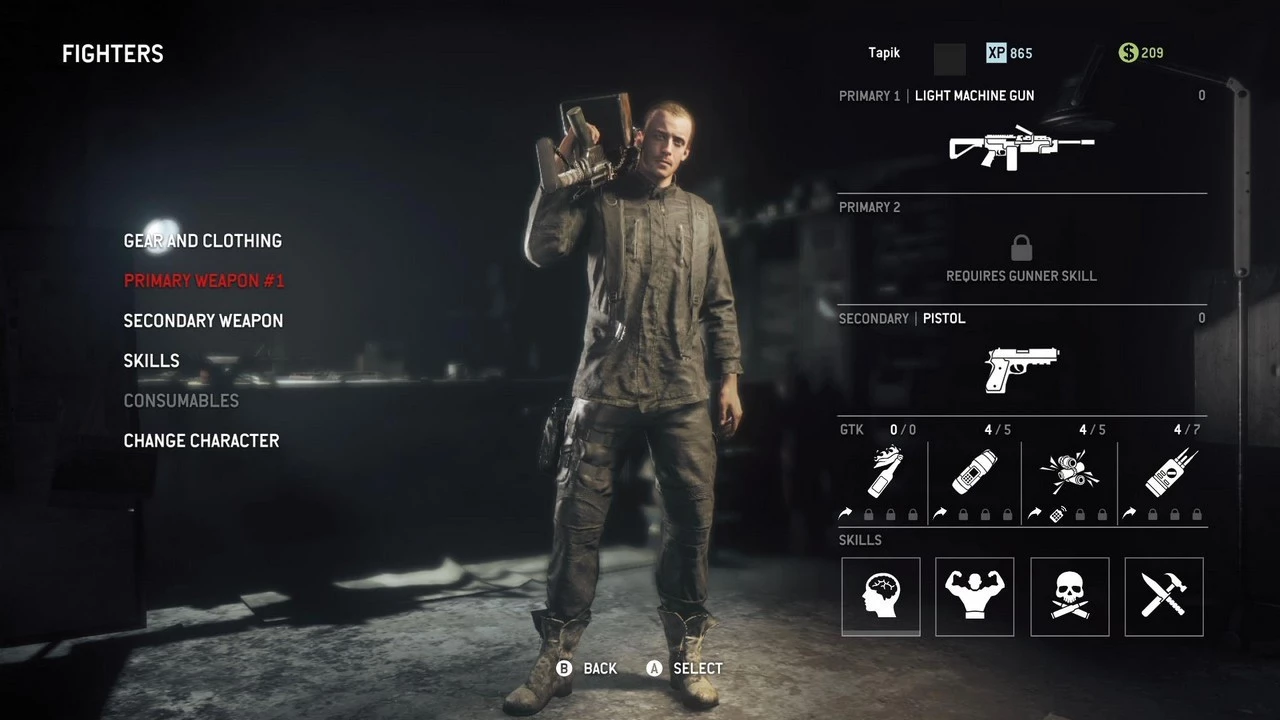The image size is (1280, 720).
Task: Open the Secondary Weapon menu
Action: pyautogui.click(x=203, y=321)
